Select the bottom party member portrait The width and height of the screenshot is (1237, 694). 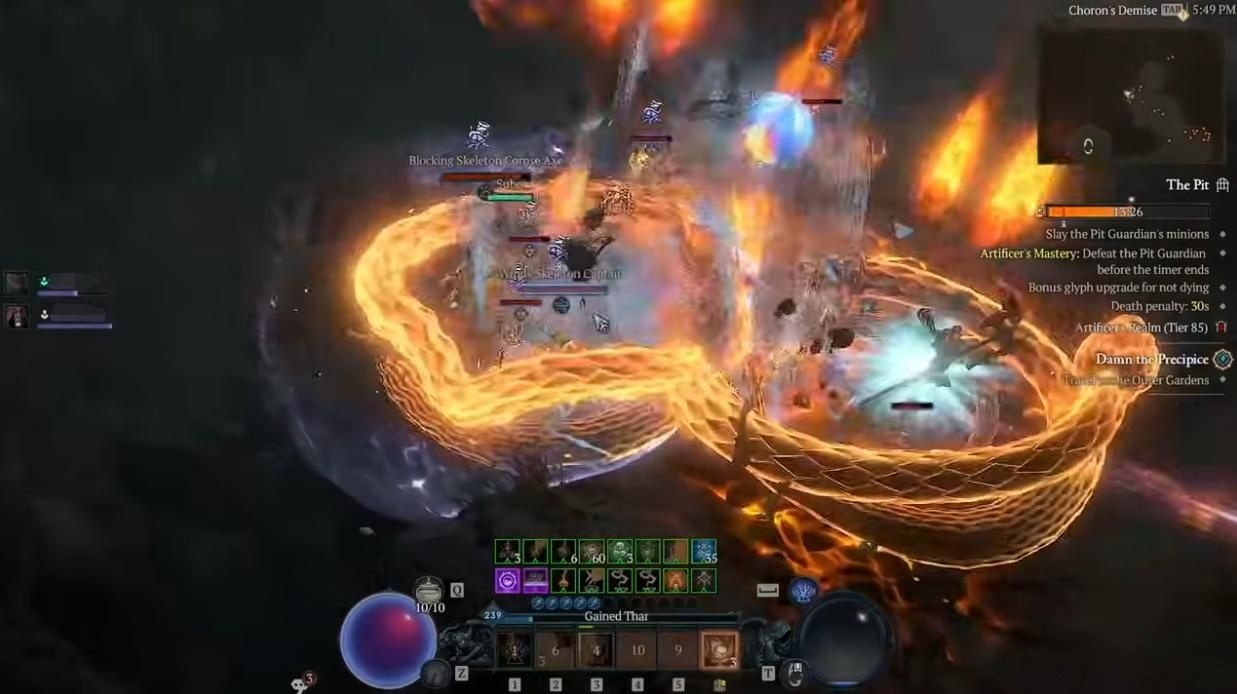16,316
